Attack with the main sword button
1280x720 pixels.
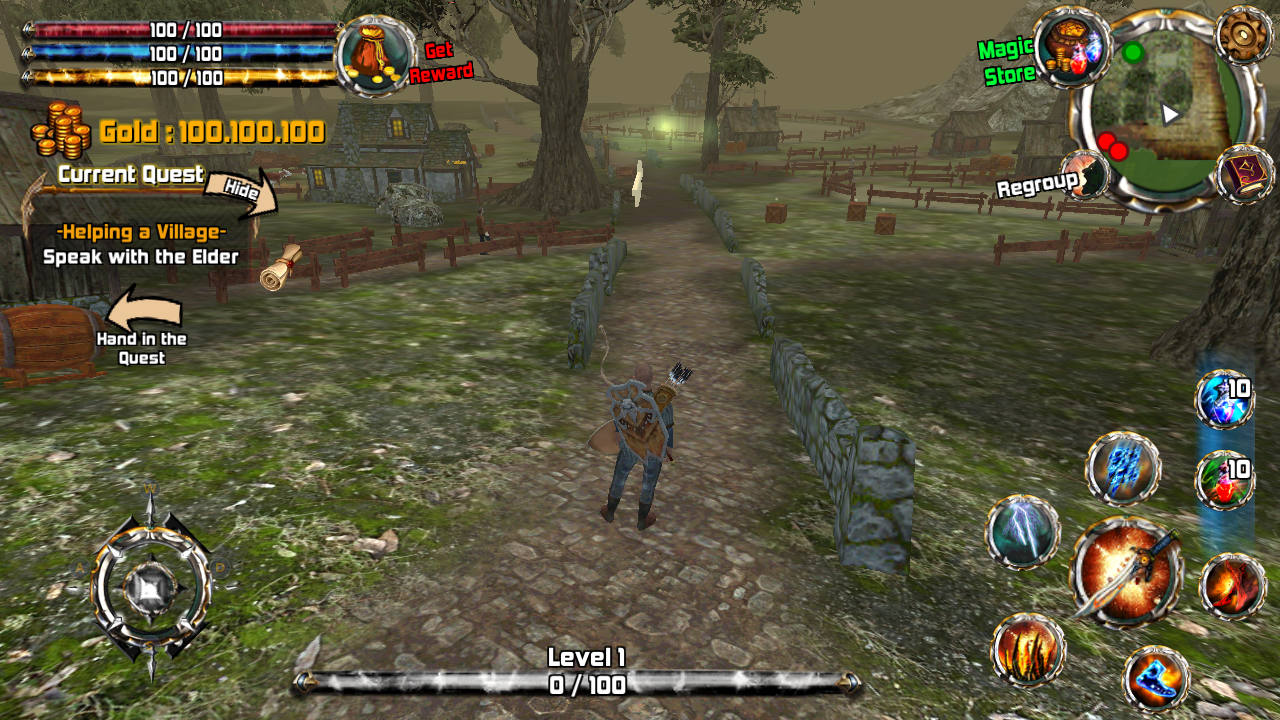click(1127, 572)
